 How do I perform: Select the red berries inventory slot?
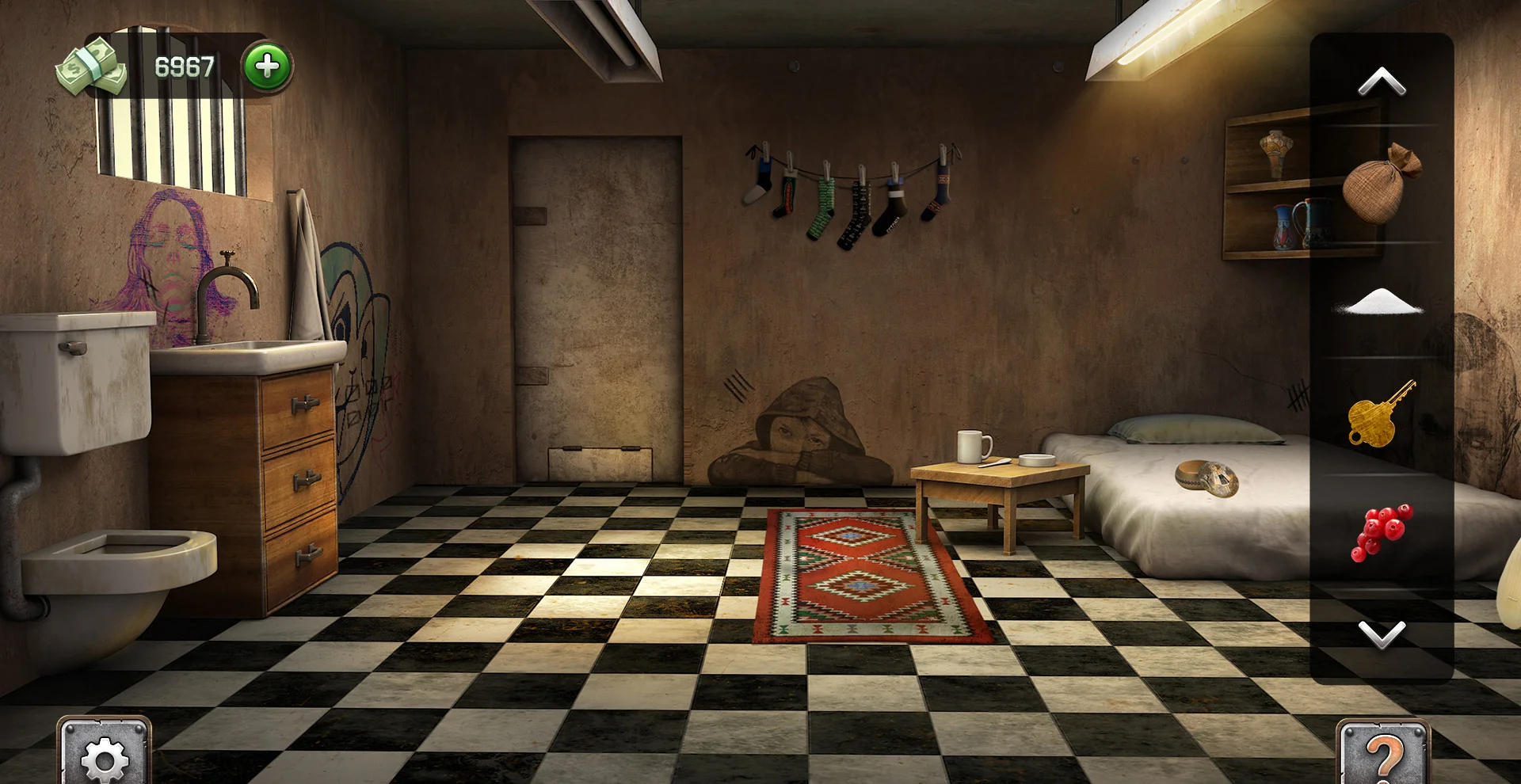coord(1381,531)
